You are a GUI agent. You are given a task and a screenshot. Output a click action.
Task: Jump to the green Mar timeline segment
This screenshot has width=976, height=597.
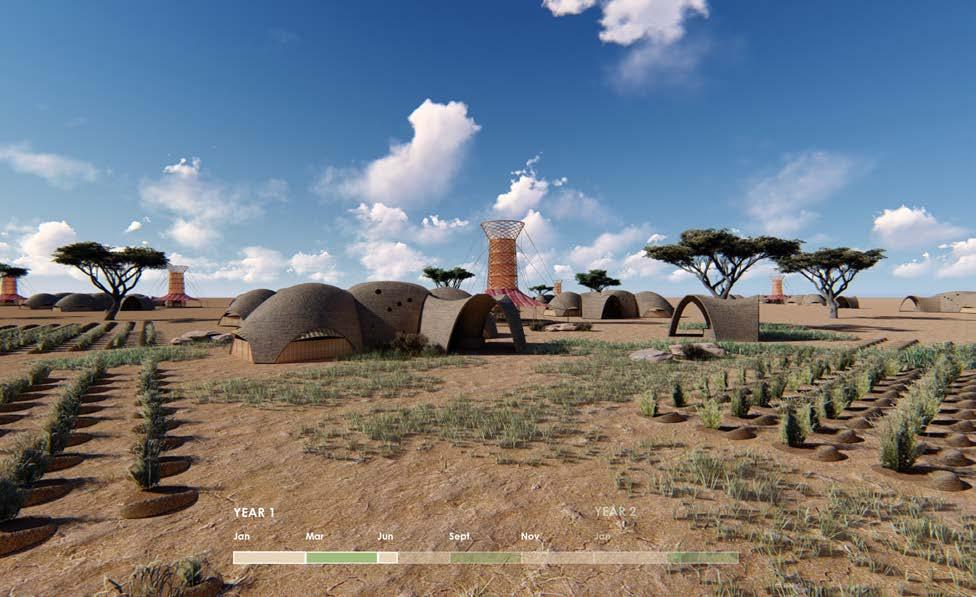(341, 558)
